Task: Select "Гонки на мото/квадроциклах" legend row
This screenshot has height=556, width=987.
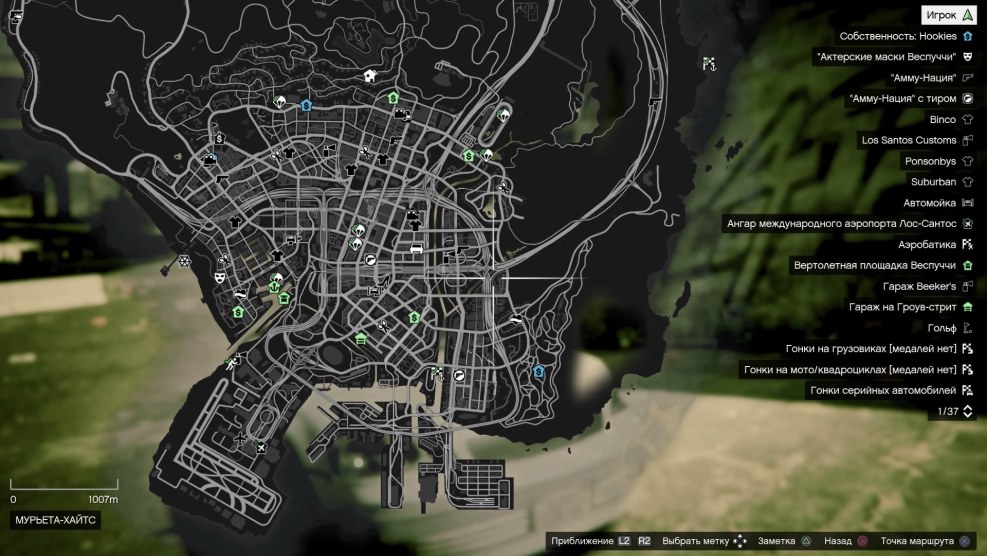Action: click(850, 370)
